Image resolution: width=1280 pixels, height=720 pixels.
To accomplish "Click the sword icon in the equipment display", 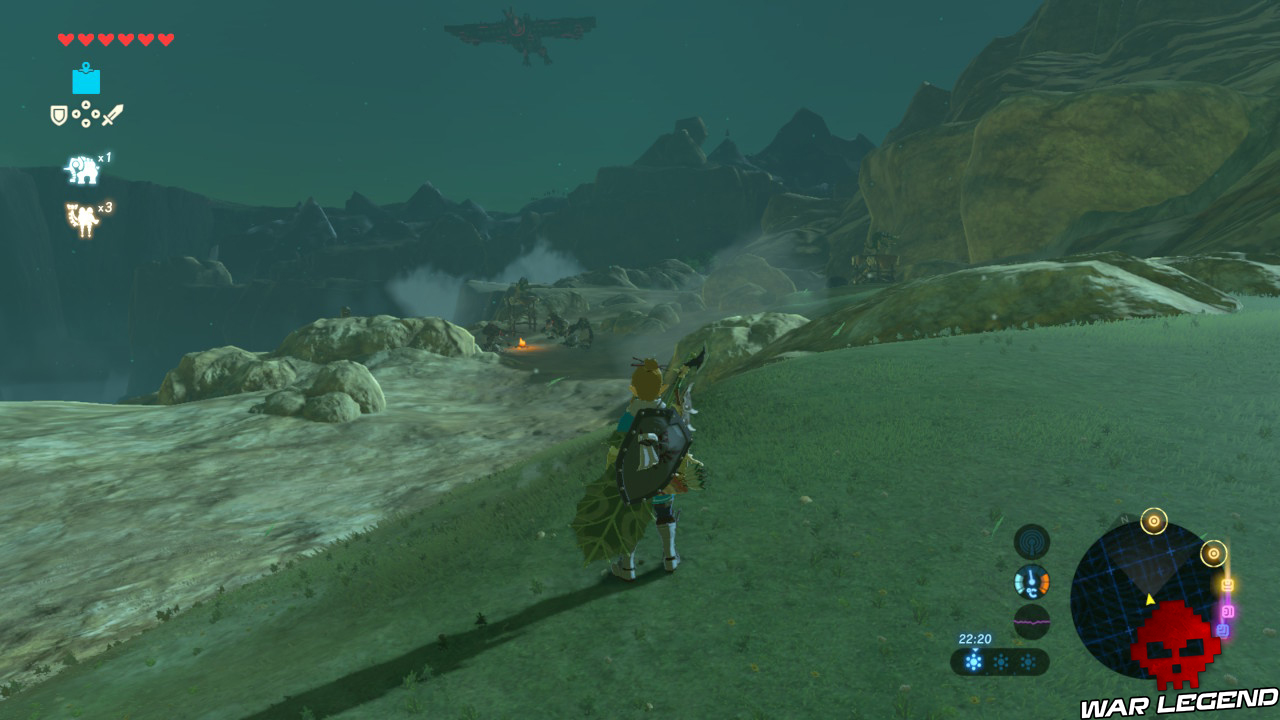I will (113, 115).
